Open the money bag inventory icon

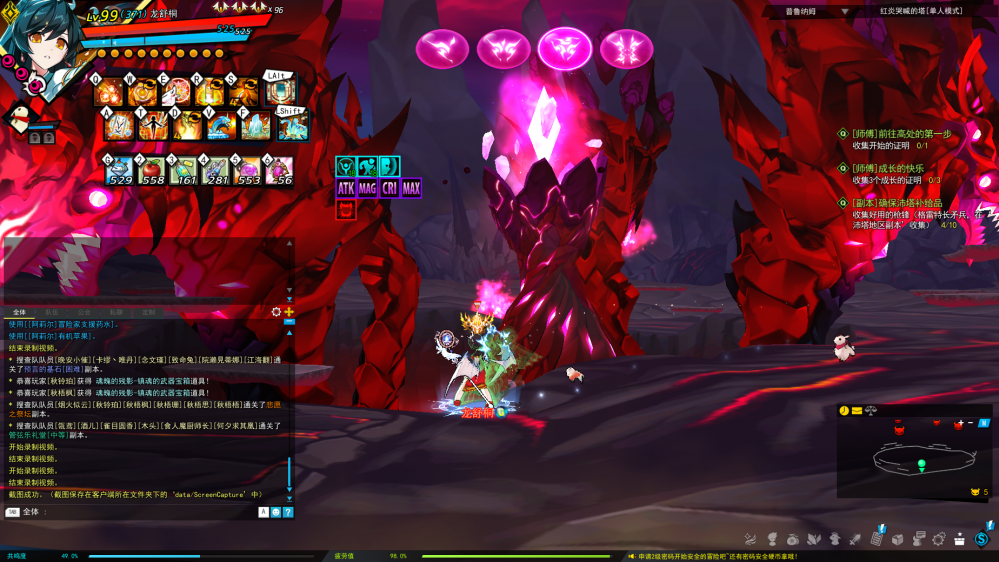793,539
